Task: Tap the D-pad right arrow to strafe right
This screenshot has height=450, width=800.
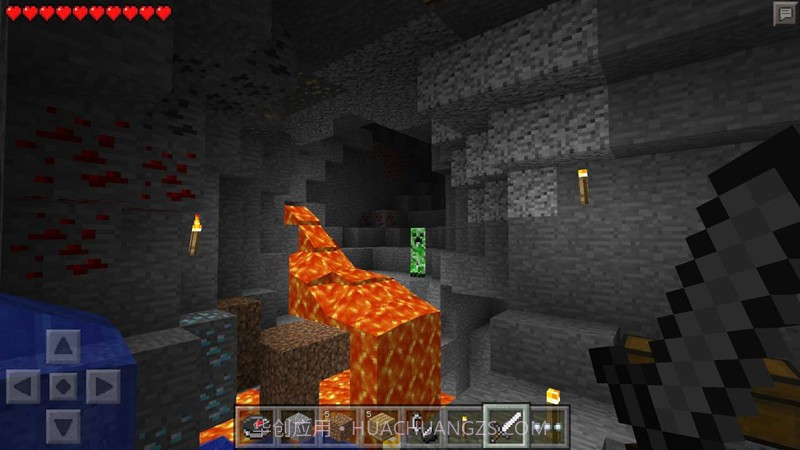Action: (x=102, y=386)
